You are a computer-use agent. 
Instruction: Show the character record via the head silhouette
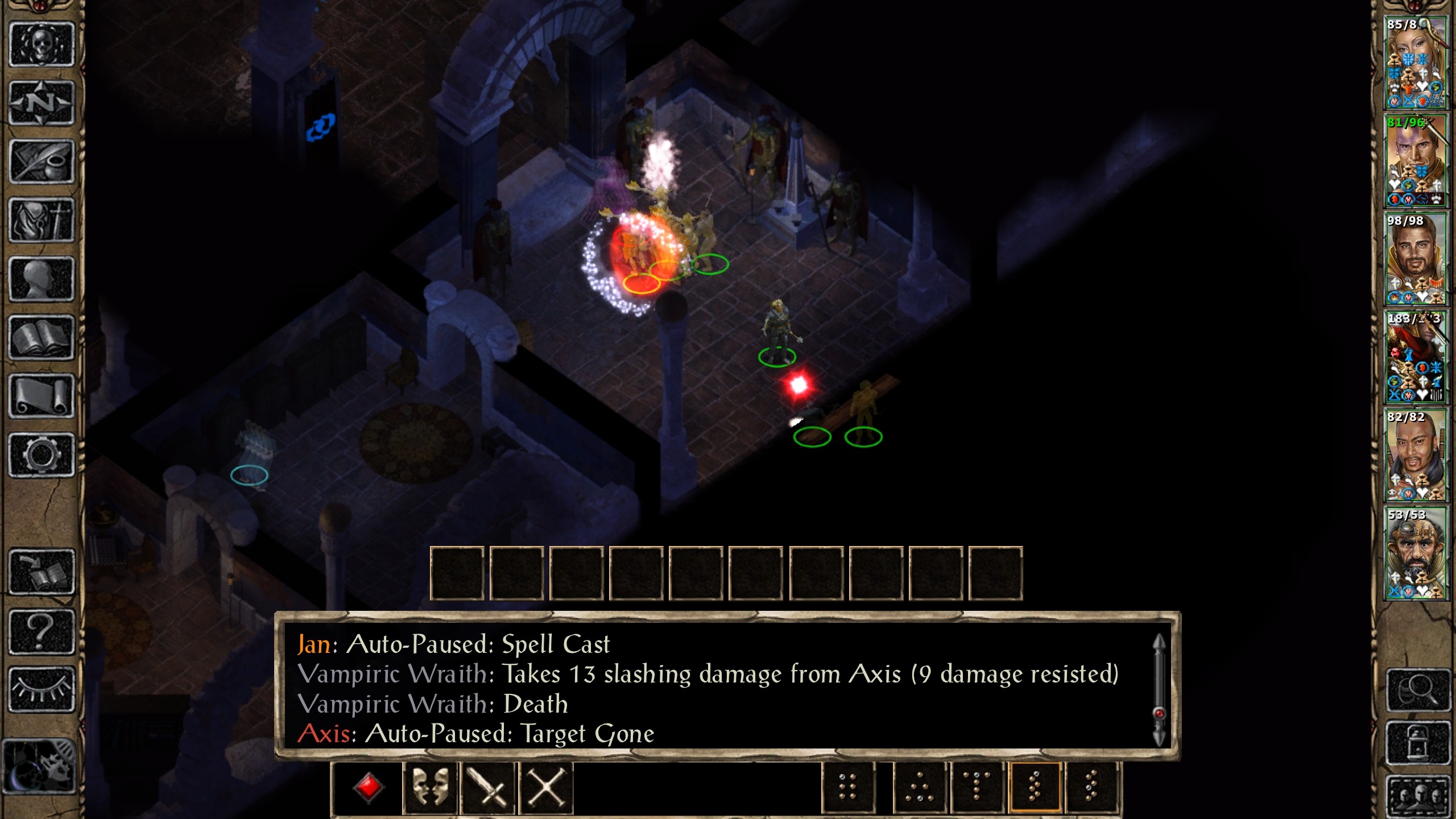click(42, 279)
